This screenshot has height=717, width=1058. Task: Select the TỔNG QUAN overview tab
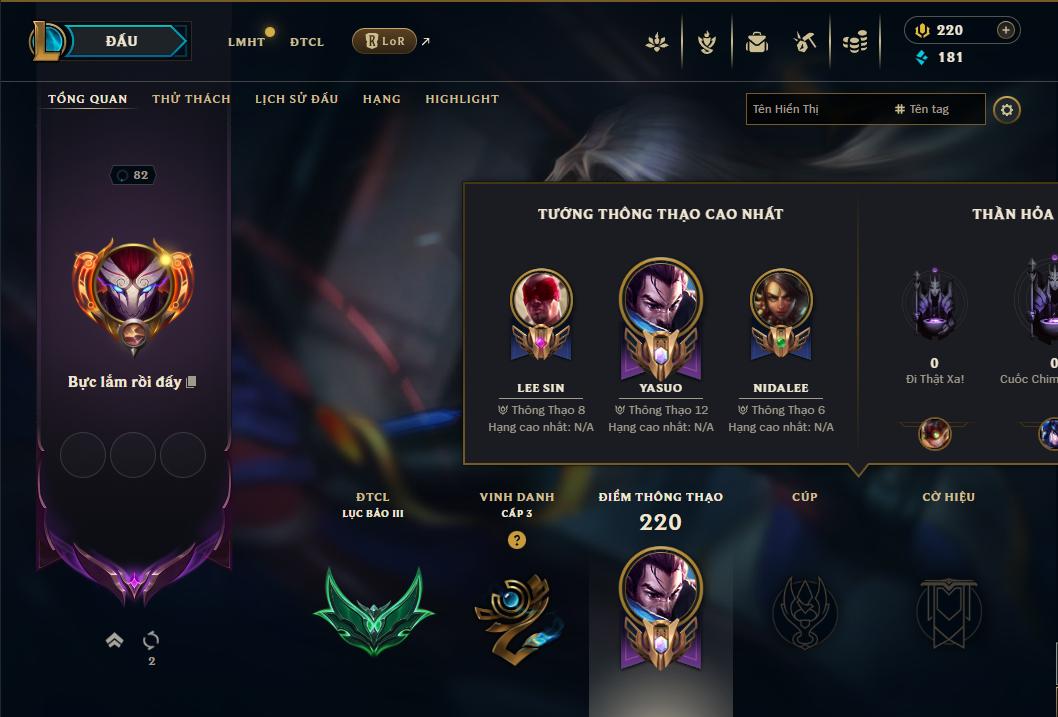coord(88,99)
